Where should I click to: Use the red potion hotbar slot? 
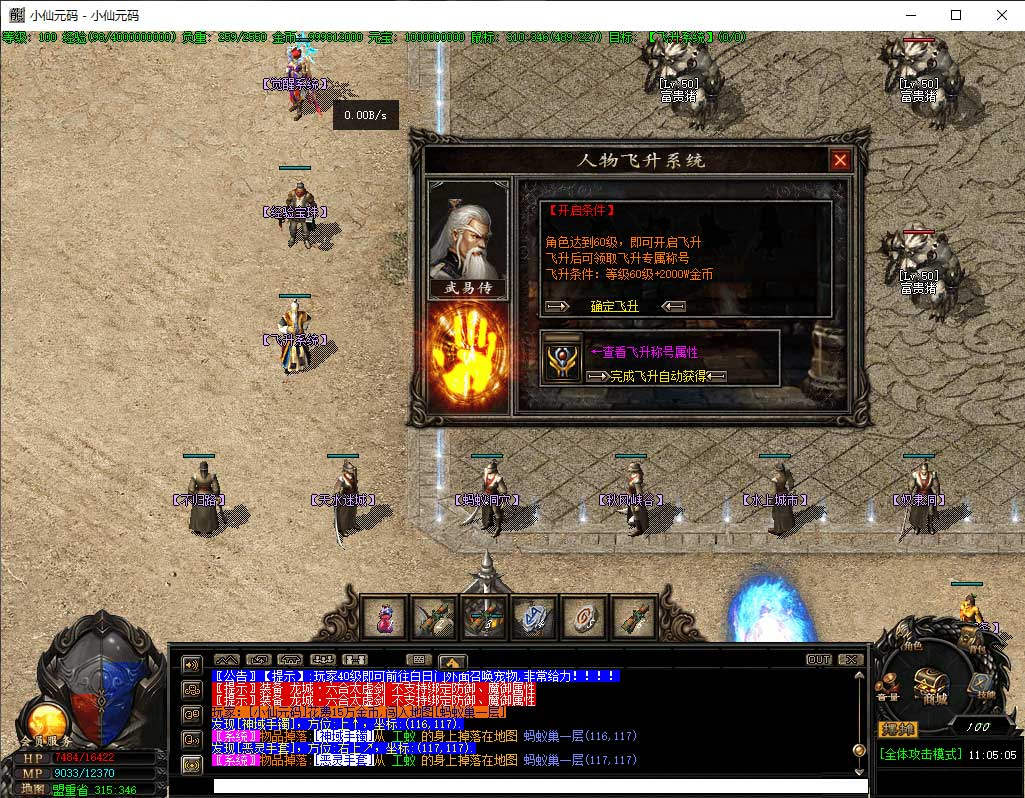point(385,618)
